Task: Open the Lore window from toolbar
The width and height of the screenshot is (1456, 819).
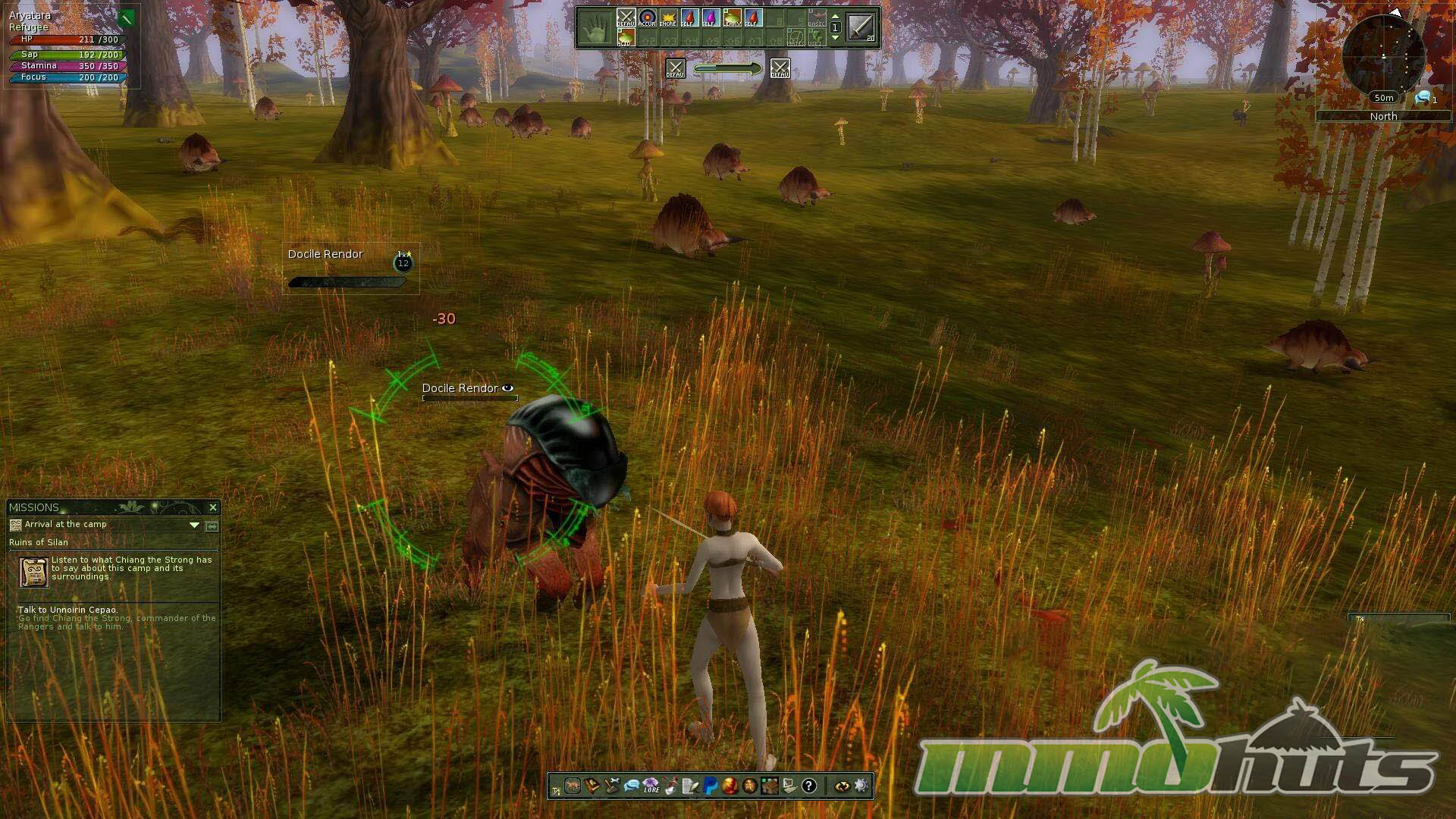Action: tap(651, 786)
